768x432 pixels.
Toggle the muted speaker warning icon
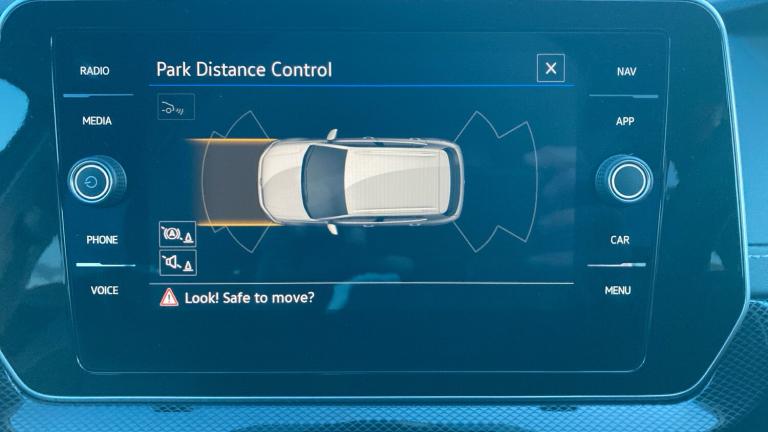(x=177, y=263)
